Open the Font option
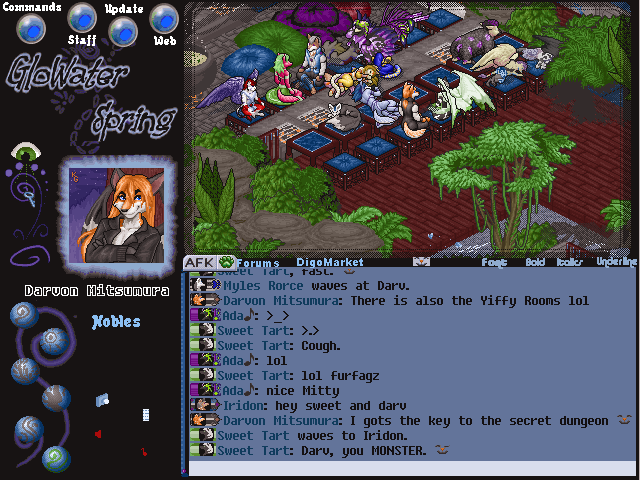640x480 pixels. coord(494,263)
